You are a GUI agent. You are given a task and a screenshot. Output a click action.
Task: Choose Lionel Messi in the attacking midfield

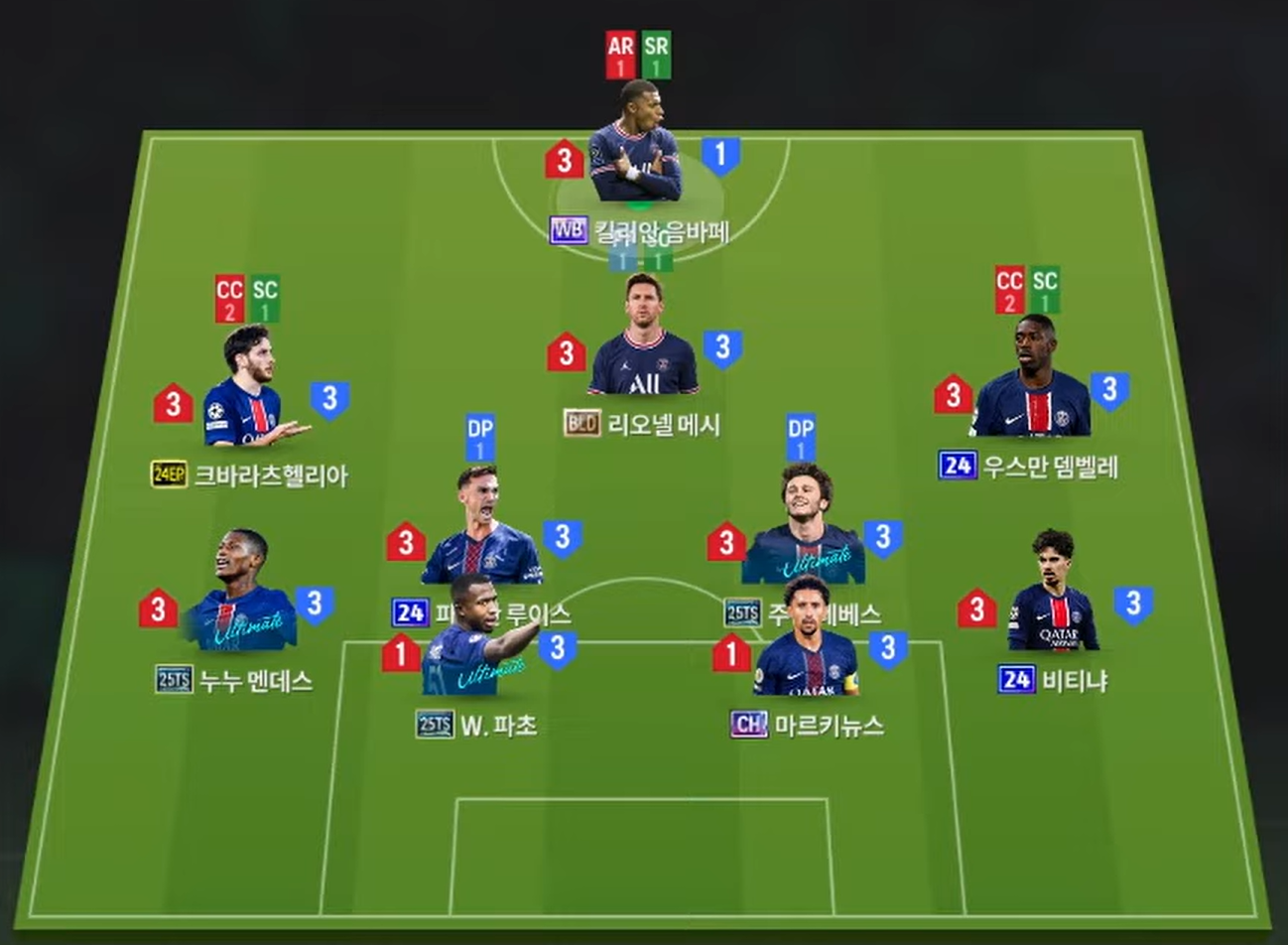click(643, 339)
